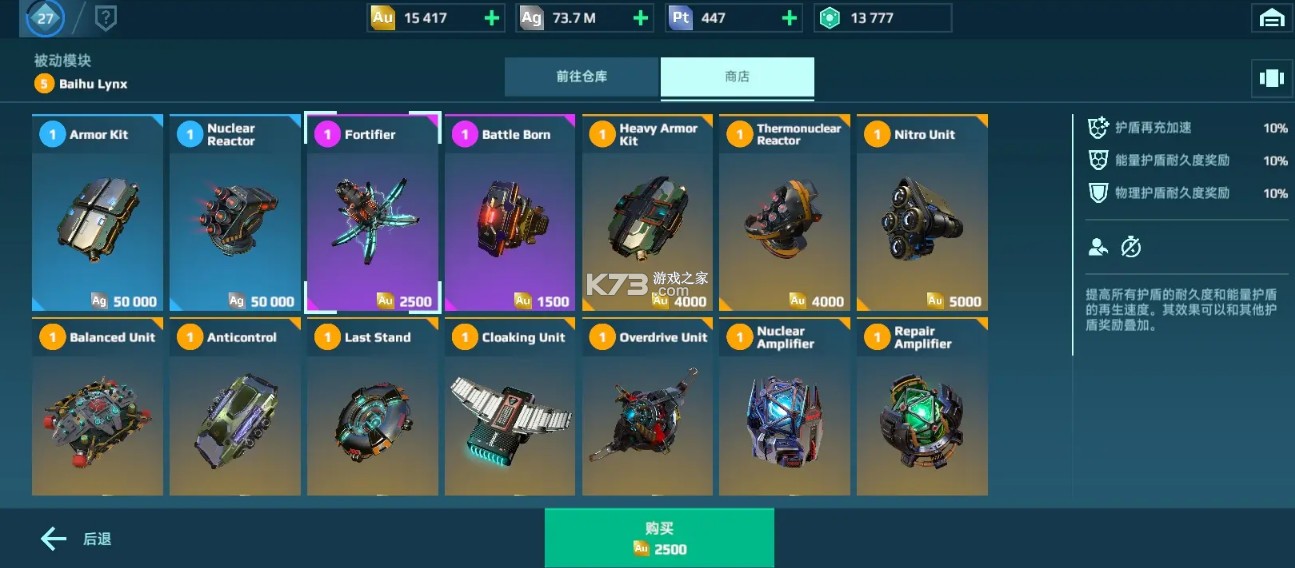Select the Cloaking Unit card
1295x568 pixels.
click(x=510, y=408)
